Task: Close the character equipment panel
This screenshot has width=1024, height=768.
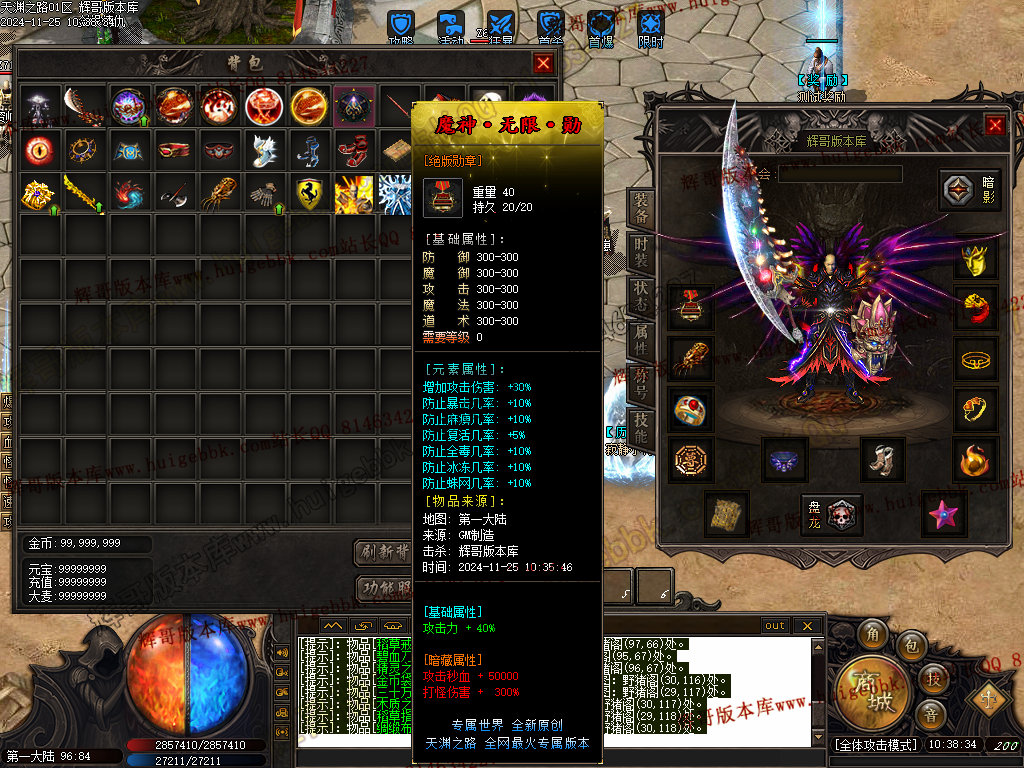Action: click(x=995, y=125)
